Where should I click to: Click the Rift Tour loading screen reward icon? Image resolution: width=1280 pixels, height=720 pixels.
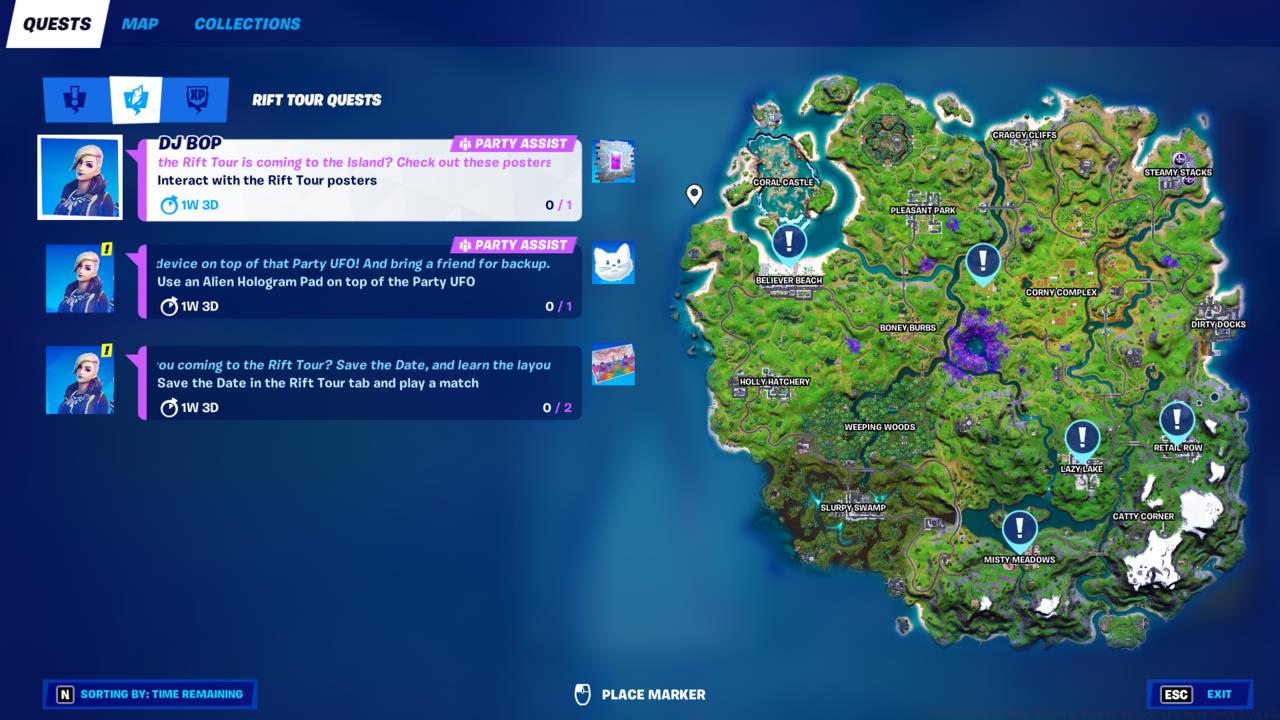(613, 365)
